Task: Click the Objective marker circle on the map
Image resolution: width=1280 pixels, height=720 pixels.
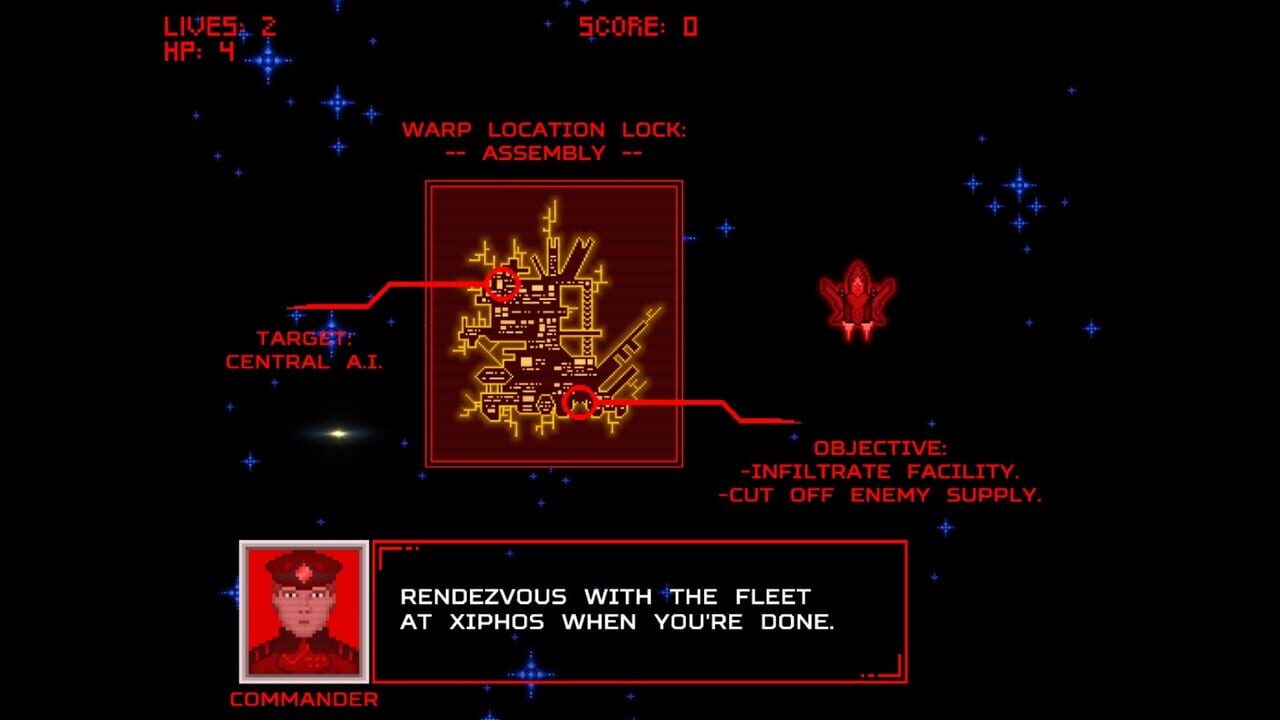Action: [x=581, y=405]
